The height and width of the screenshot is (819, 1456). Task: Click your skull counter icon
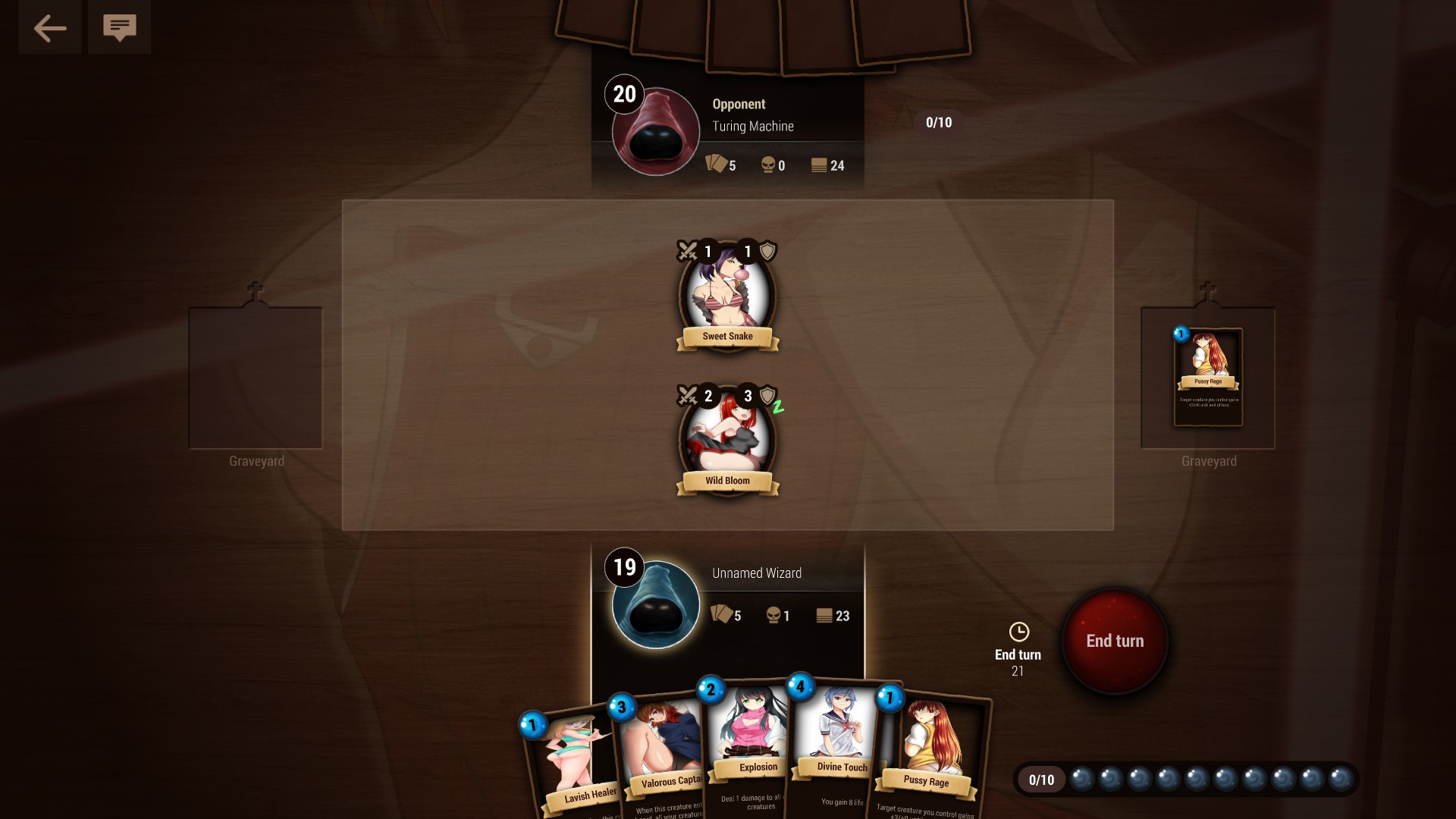pos(773,616)
